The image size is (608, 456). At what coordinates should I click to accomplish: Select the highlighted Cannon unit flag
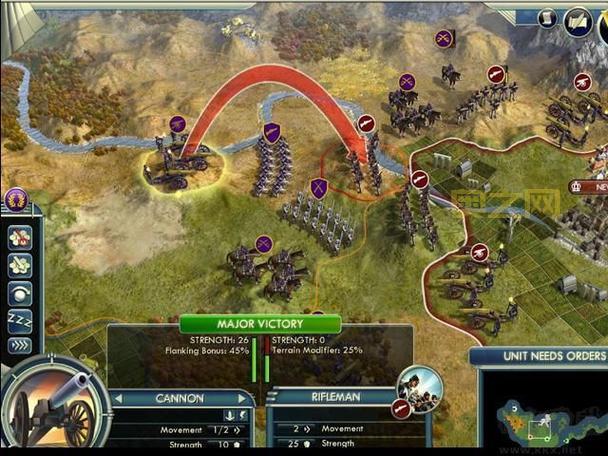click(177, 125)
